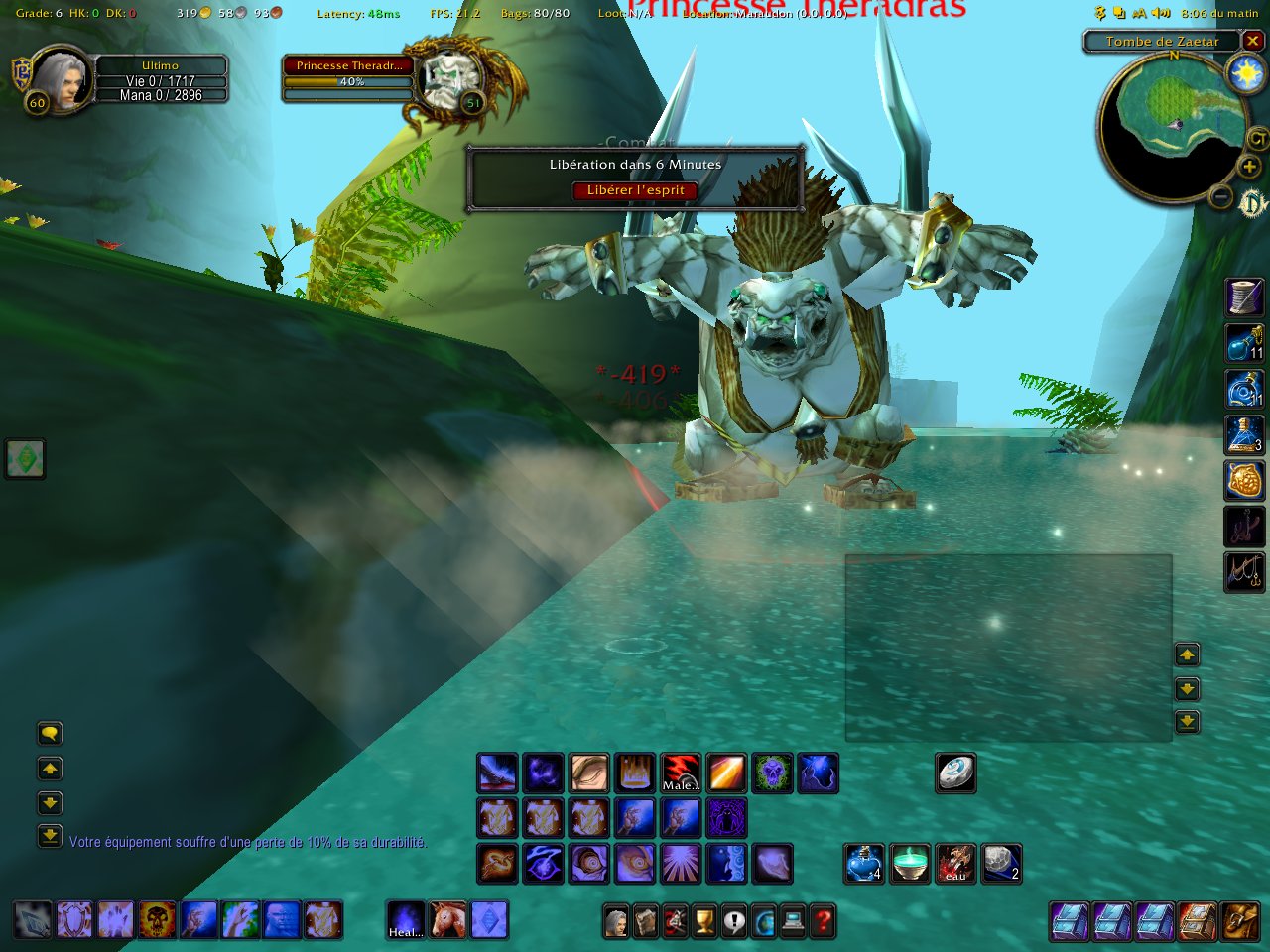
Task: Close the minimap with the red X
Action: tap(1253, 41)
